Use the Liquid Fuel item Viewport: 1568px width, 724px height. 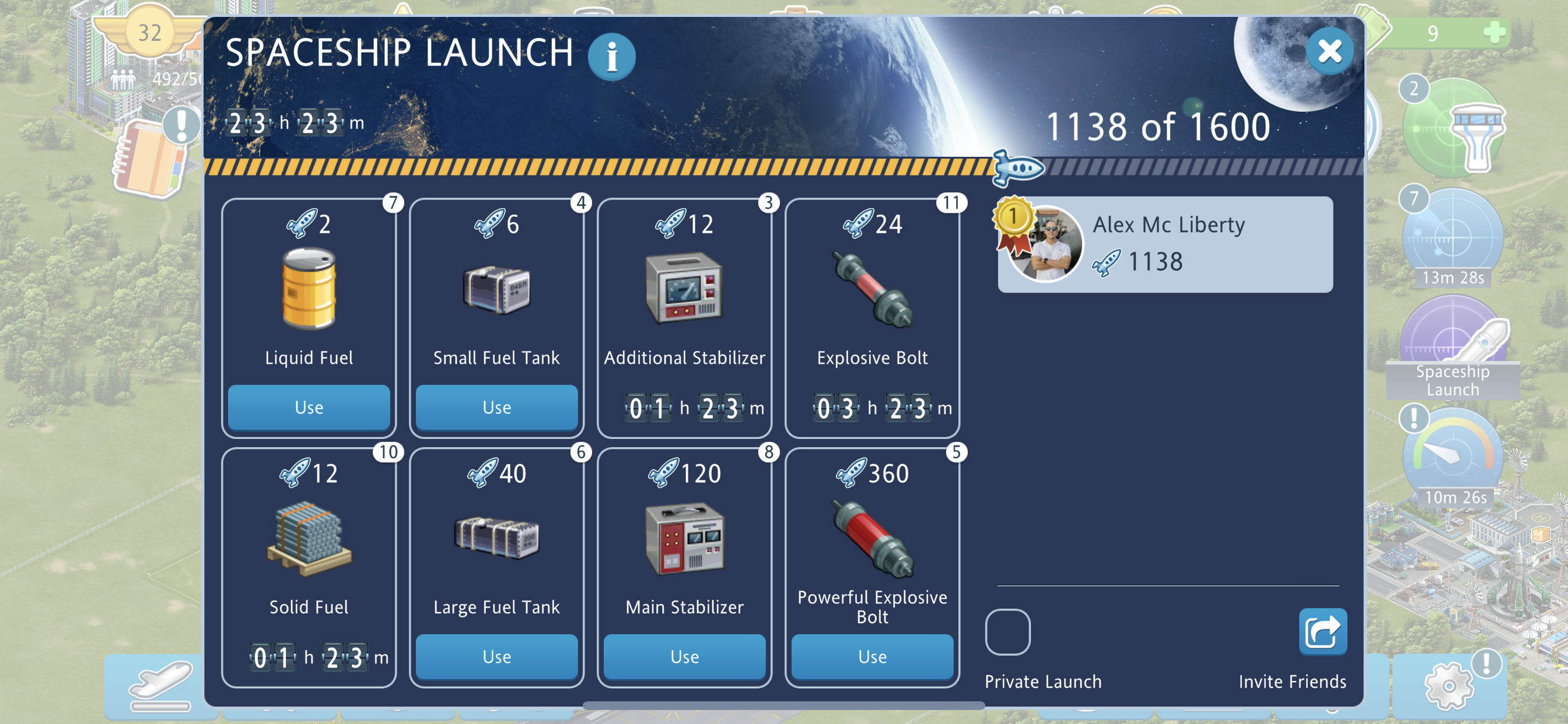point(309,407)
